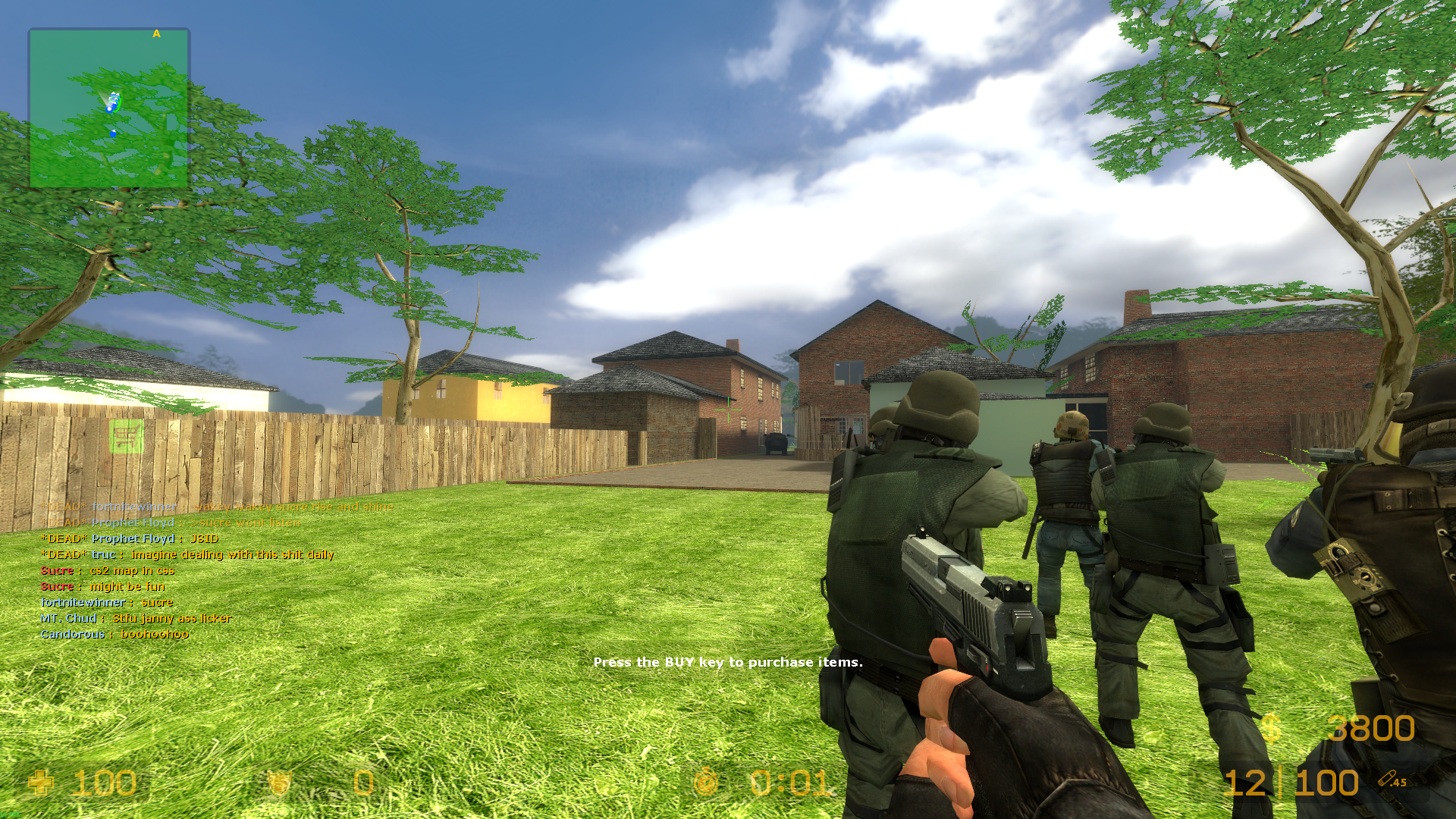The width and height of the screenshot is (1456, 819).
Task: Select Candorous's chat message line
Action: tap(115, 634)
